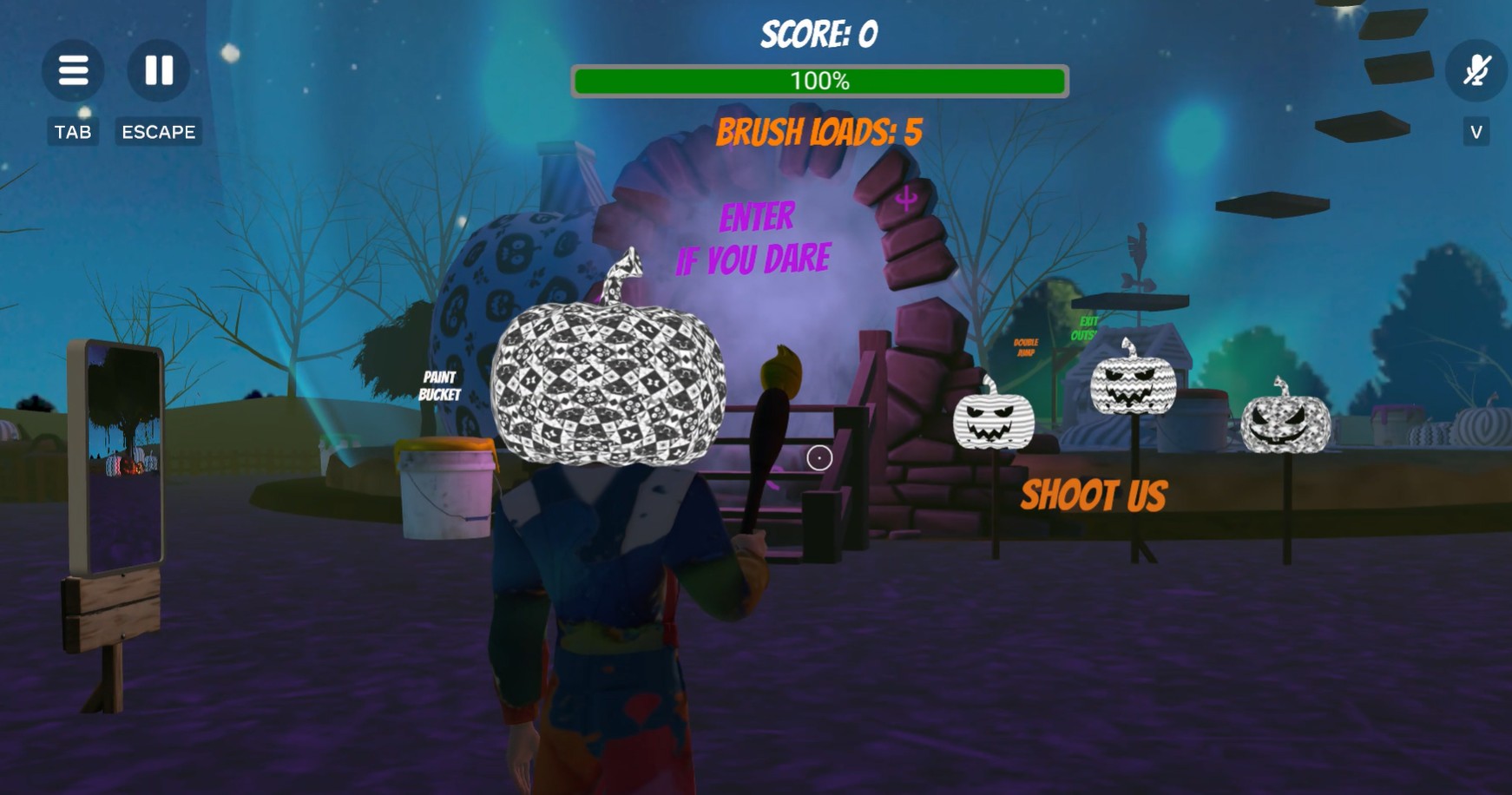
Task: Click the pumpkin on the character's head
Action: (x=608, y=382)
